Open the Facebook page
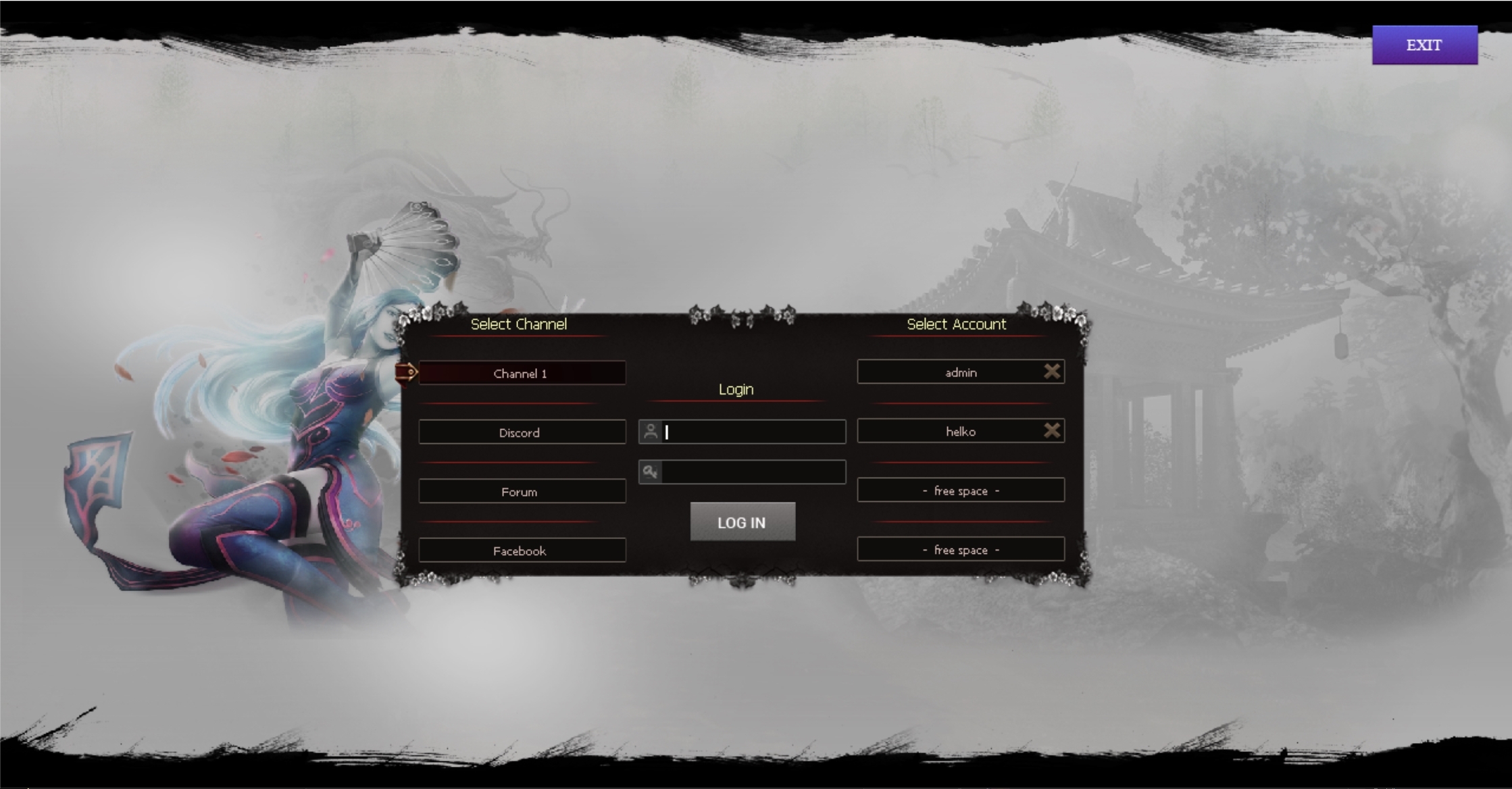 click(x=522, y=550)
